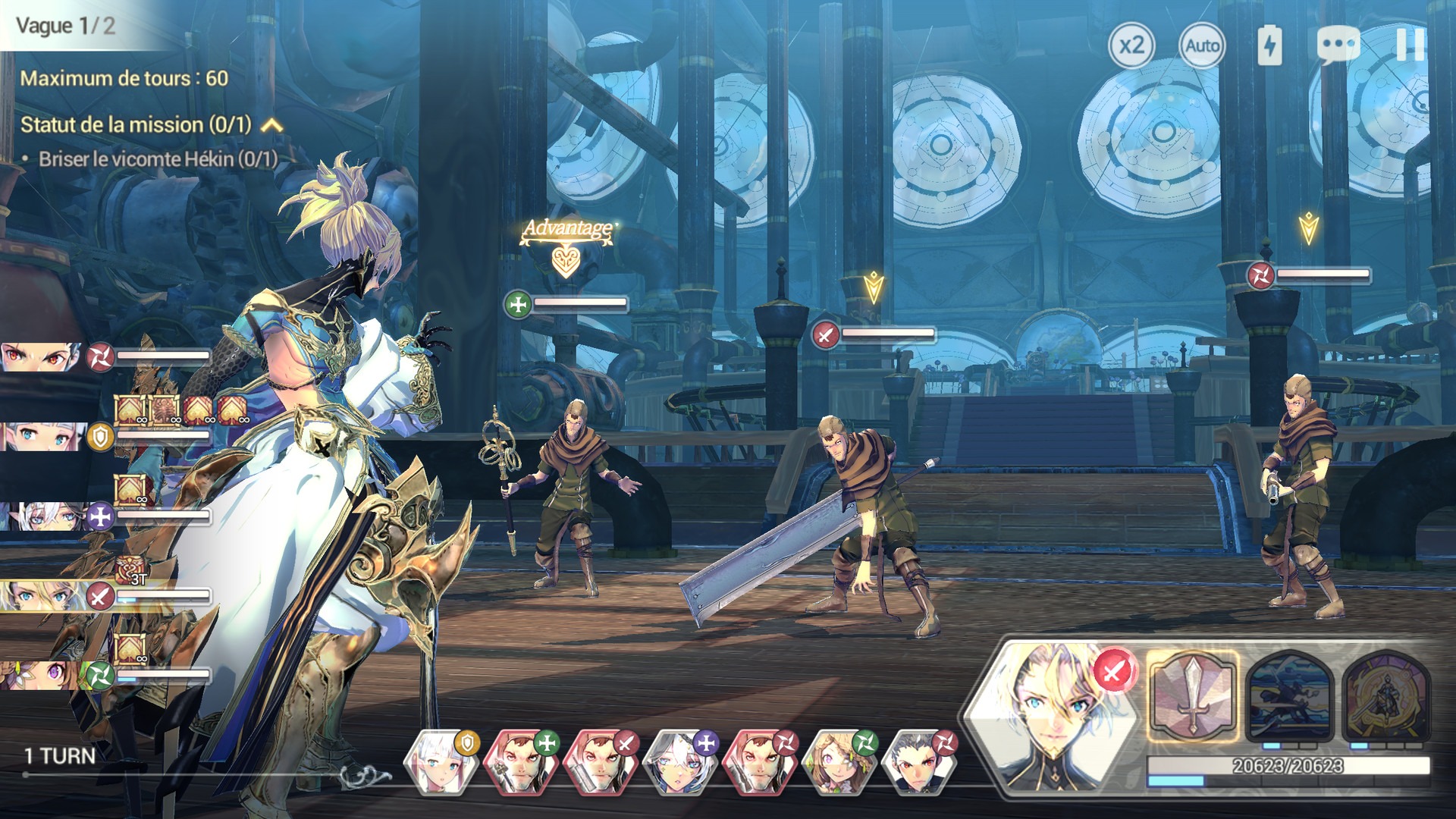The width and height of the screenshot is (1456, 819).
Task: Select the pink-haired flower ally in party list
Action: [38, 675]
